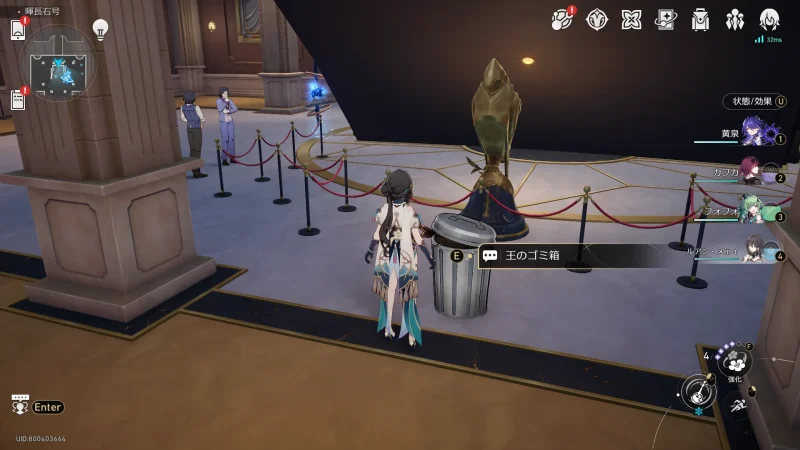Screen dimensions: 800x450
Task: Switch to party member 黄泉
Action: [754, 133]
